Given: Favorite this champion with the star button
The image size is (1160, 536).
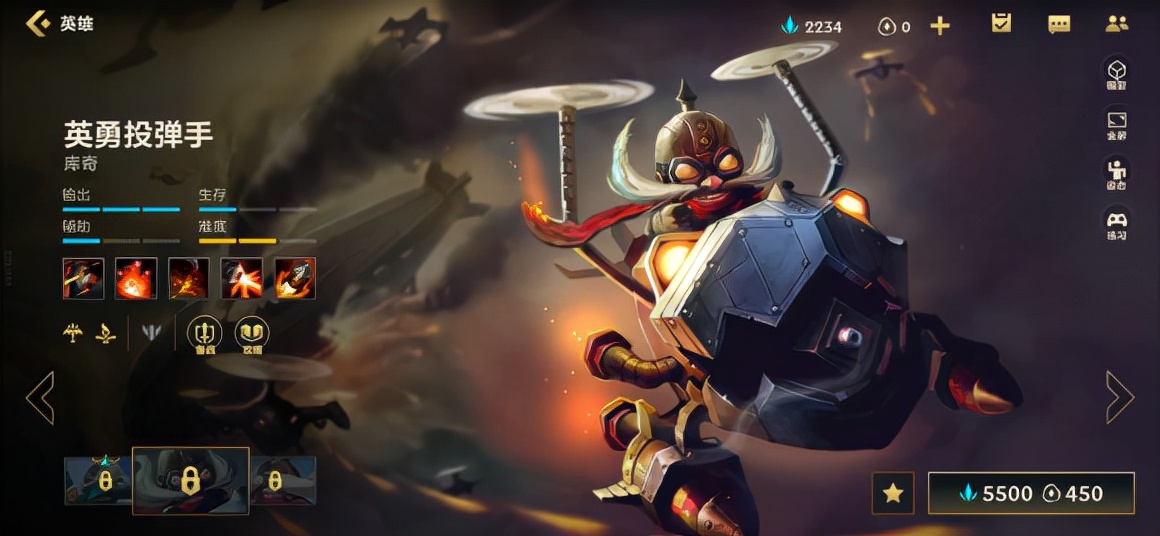Looking at the screenshot, I should [893, 493].
